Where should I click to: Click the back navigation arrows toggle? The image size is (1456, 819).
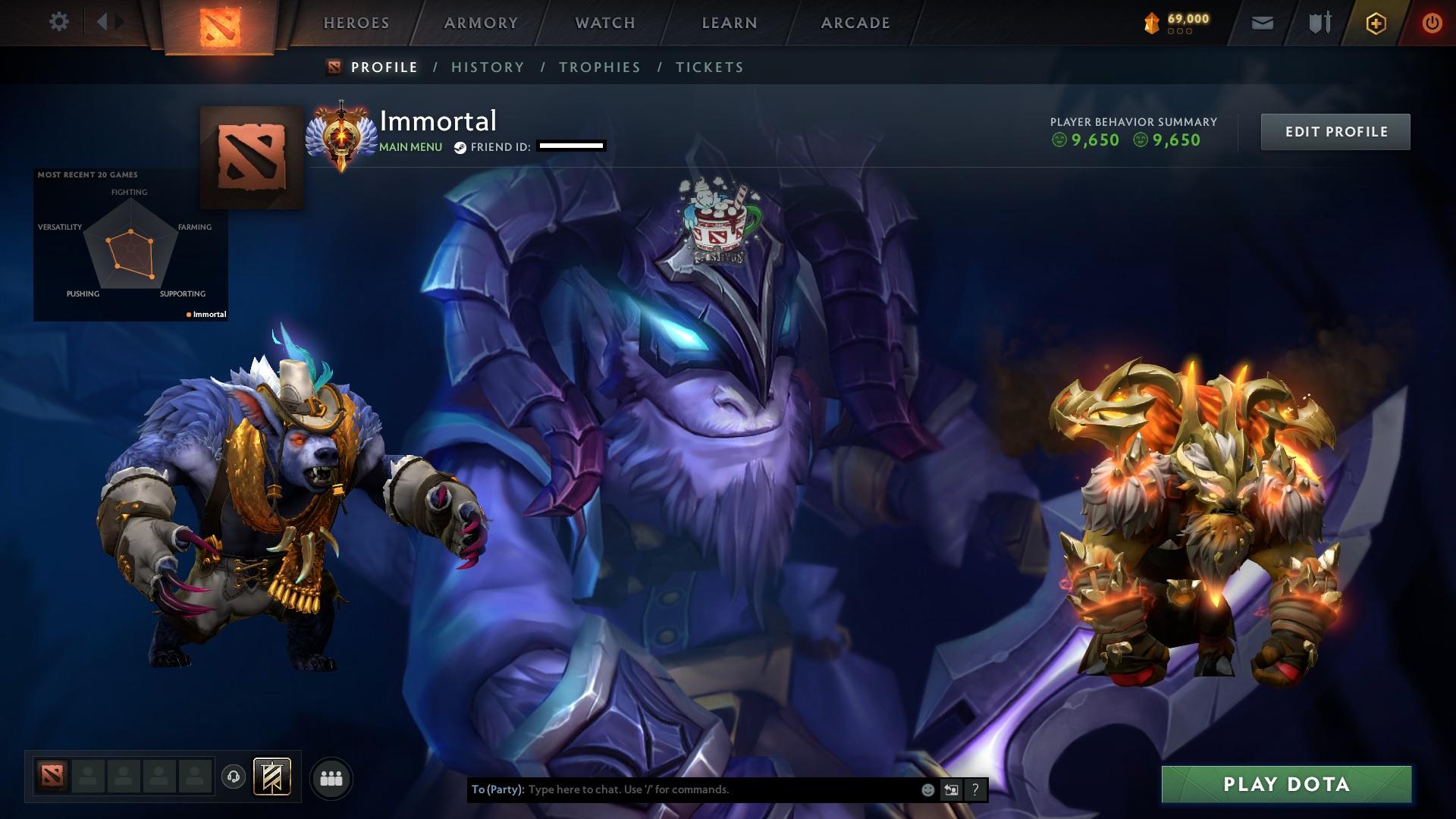coord(108,20)
